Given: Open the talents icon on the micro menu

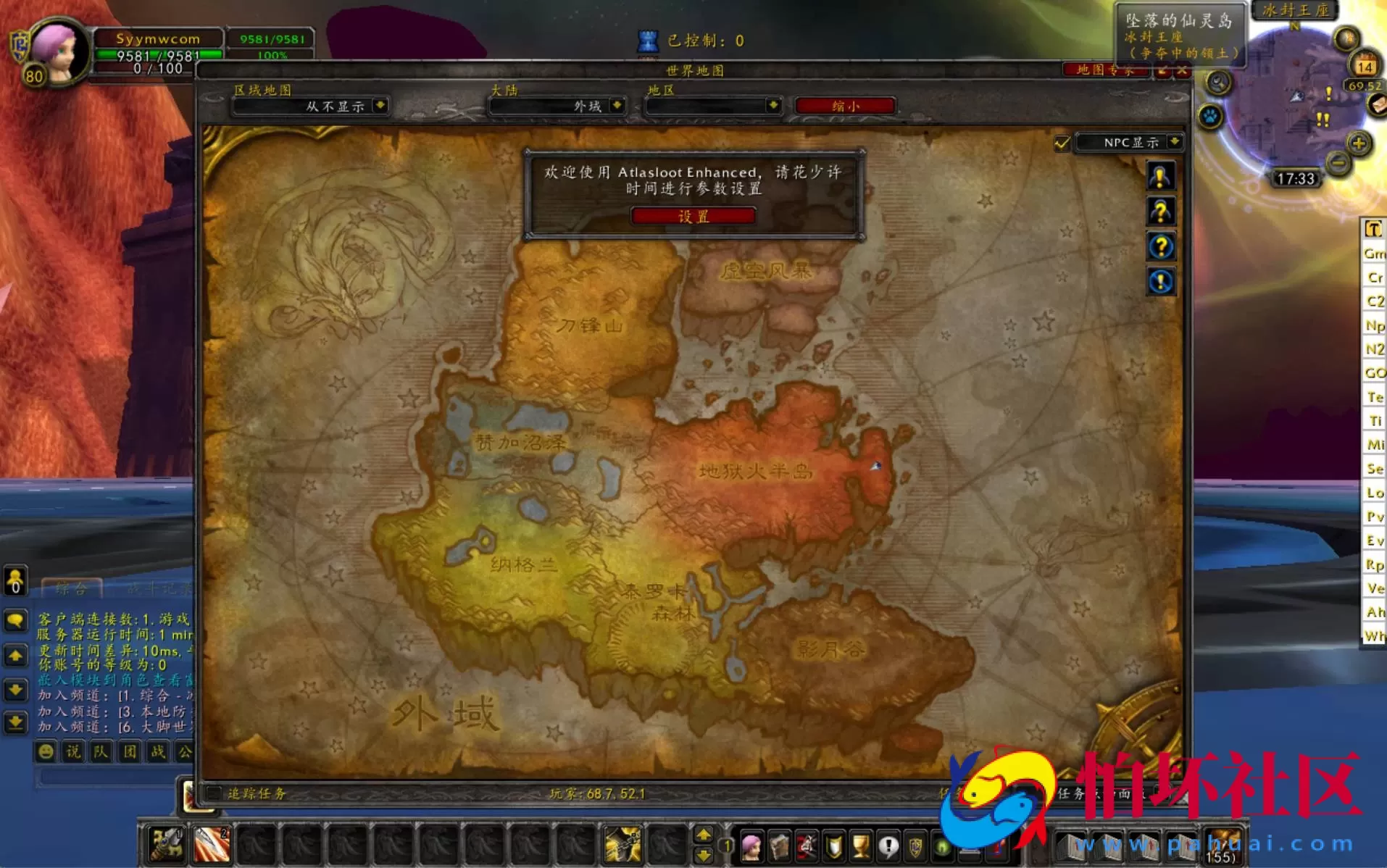Looking at the screenshot, I should click(x=805, y=846).
